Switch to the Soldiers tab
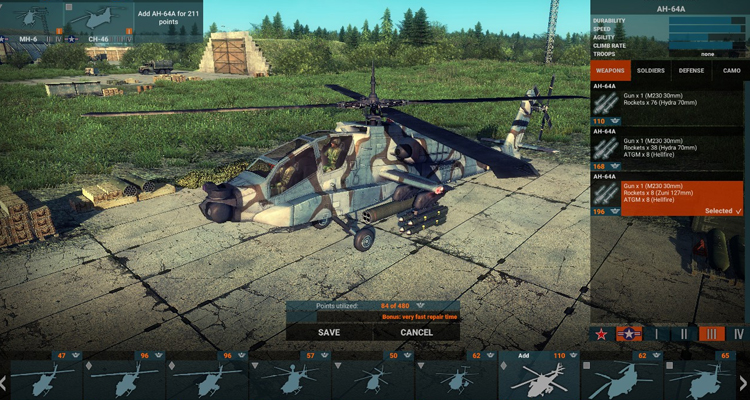 click(x=651, y=71)
